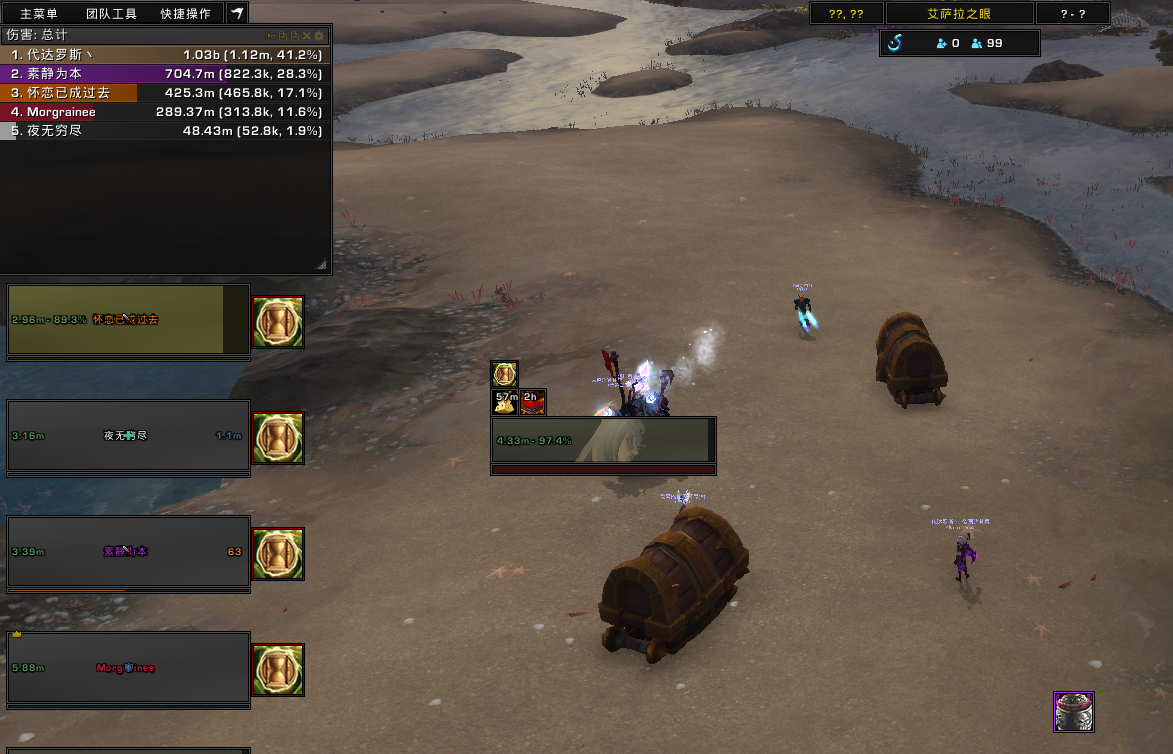Screen dimensions: 1173x754
Task: Click the 艾萨拉之眼 zone name panel
Action: pos(959,14)
